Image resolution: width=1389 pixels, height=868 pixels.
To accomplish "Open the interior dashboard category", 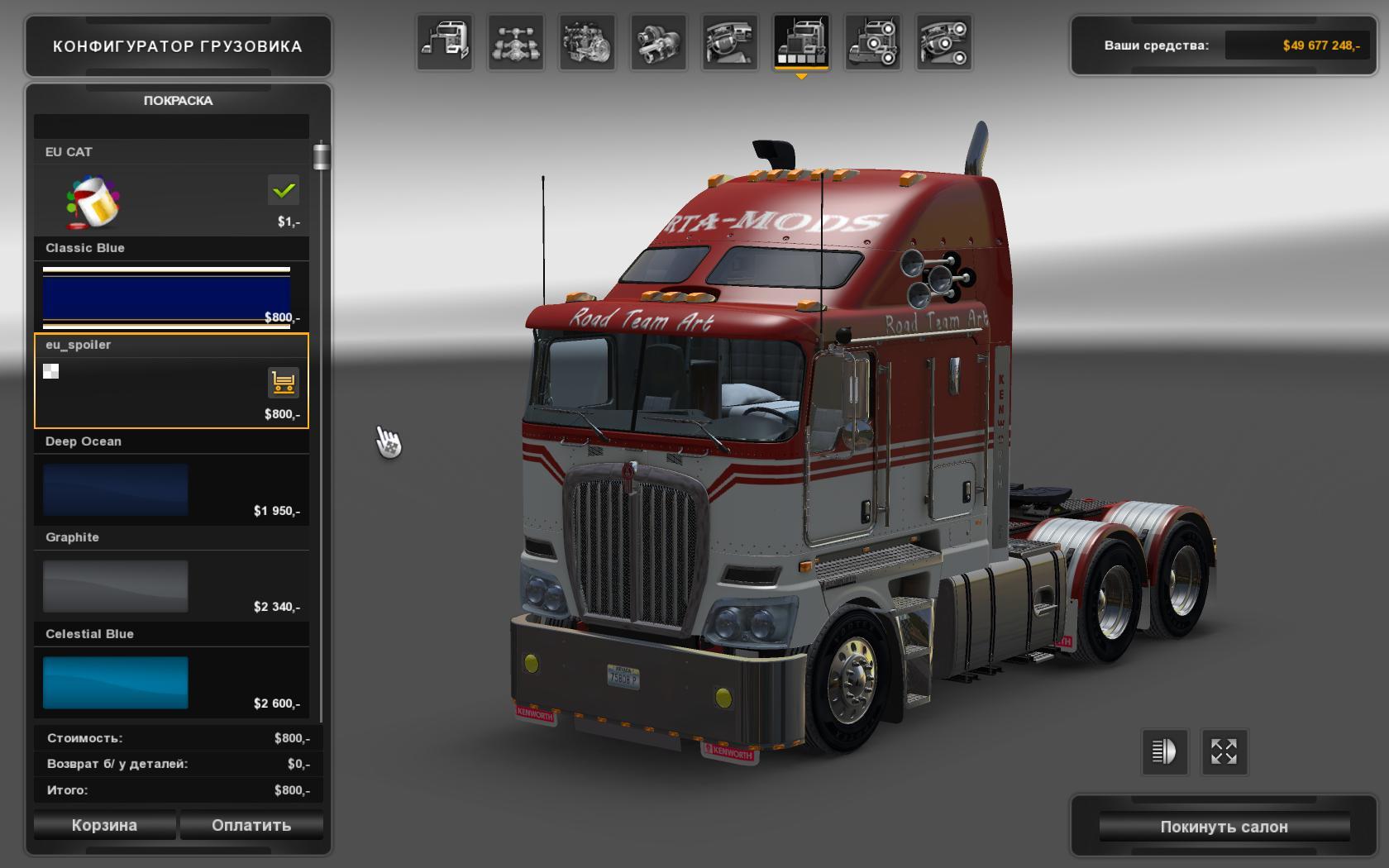I will point(730,42).
